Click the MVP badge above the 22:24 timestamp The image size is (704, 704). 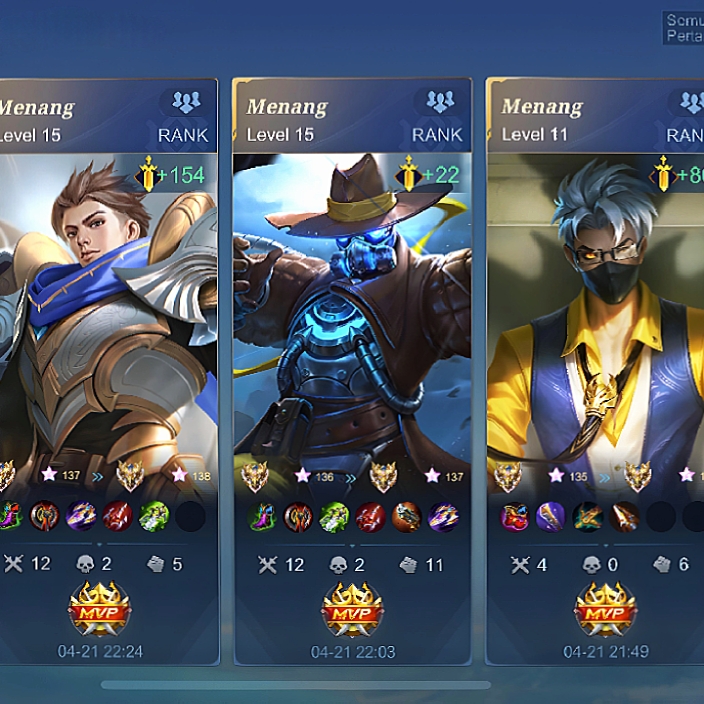point(99,608)
